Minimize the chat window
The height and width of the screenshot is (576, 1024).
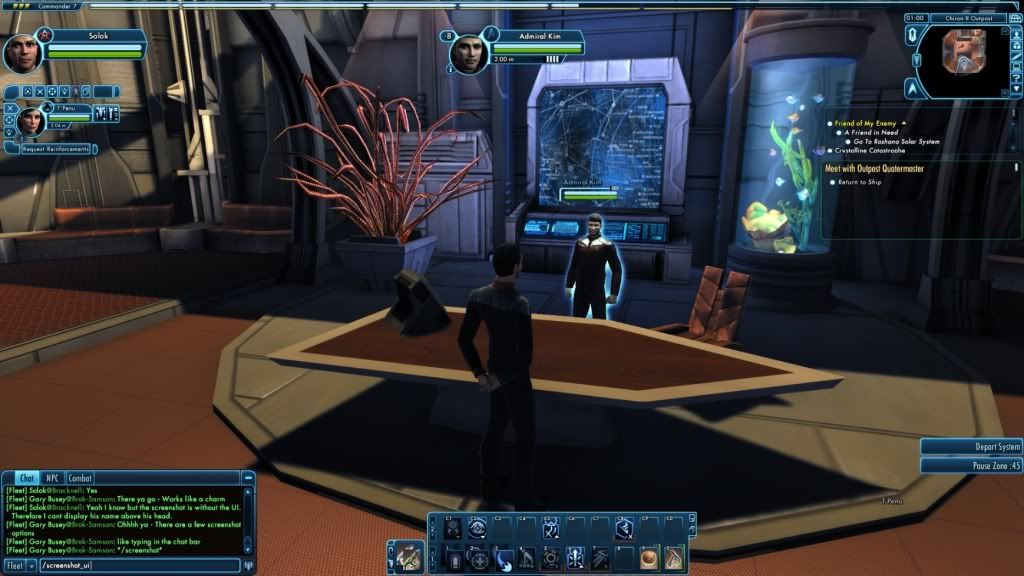tap(248, 479)
